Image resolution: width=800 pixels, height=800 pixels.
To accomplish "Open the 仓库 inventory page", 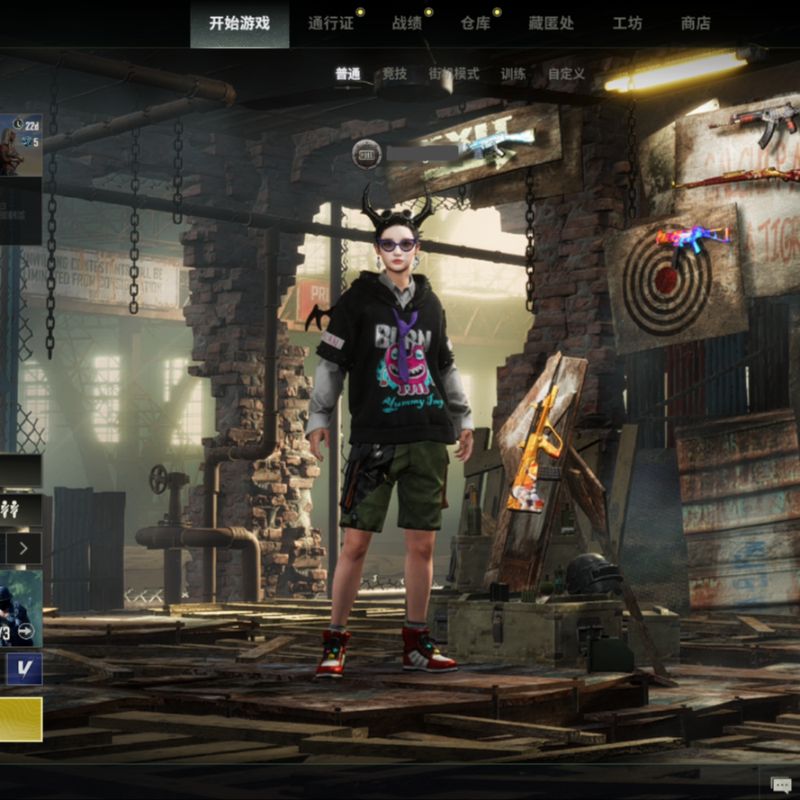I will coord(476,23).
